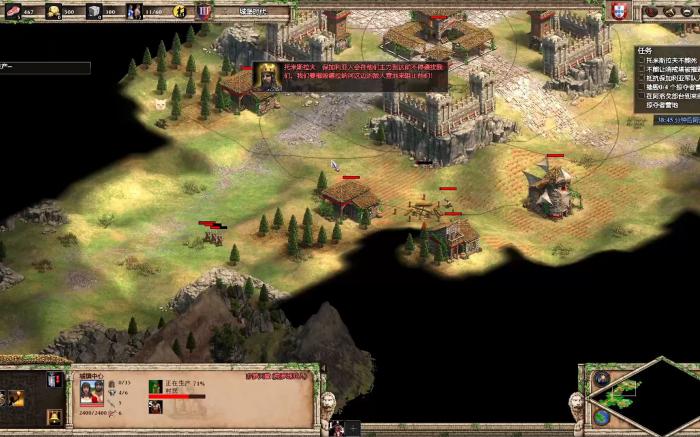Click the speaking king's dialogue portrait
Viewport: 700px width, 437px height.
click(x=267, y=76)
